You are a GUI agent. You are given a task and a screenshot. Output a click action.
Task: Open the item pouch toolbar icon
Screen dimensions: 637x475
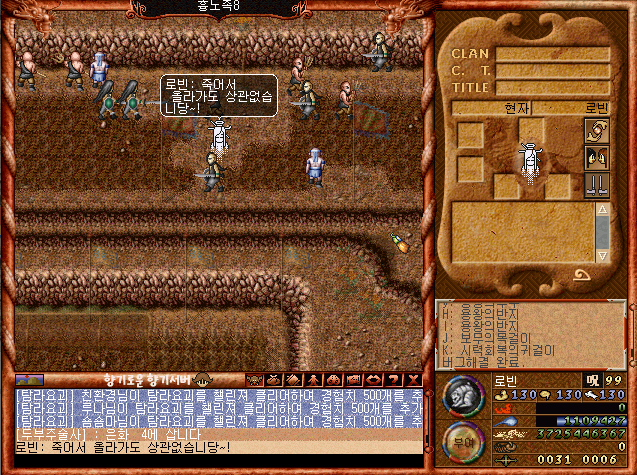[275, 380]
